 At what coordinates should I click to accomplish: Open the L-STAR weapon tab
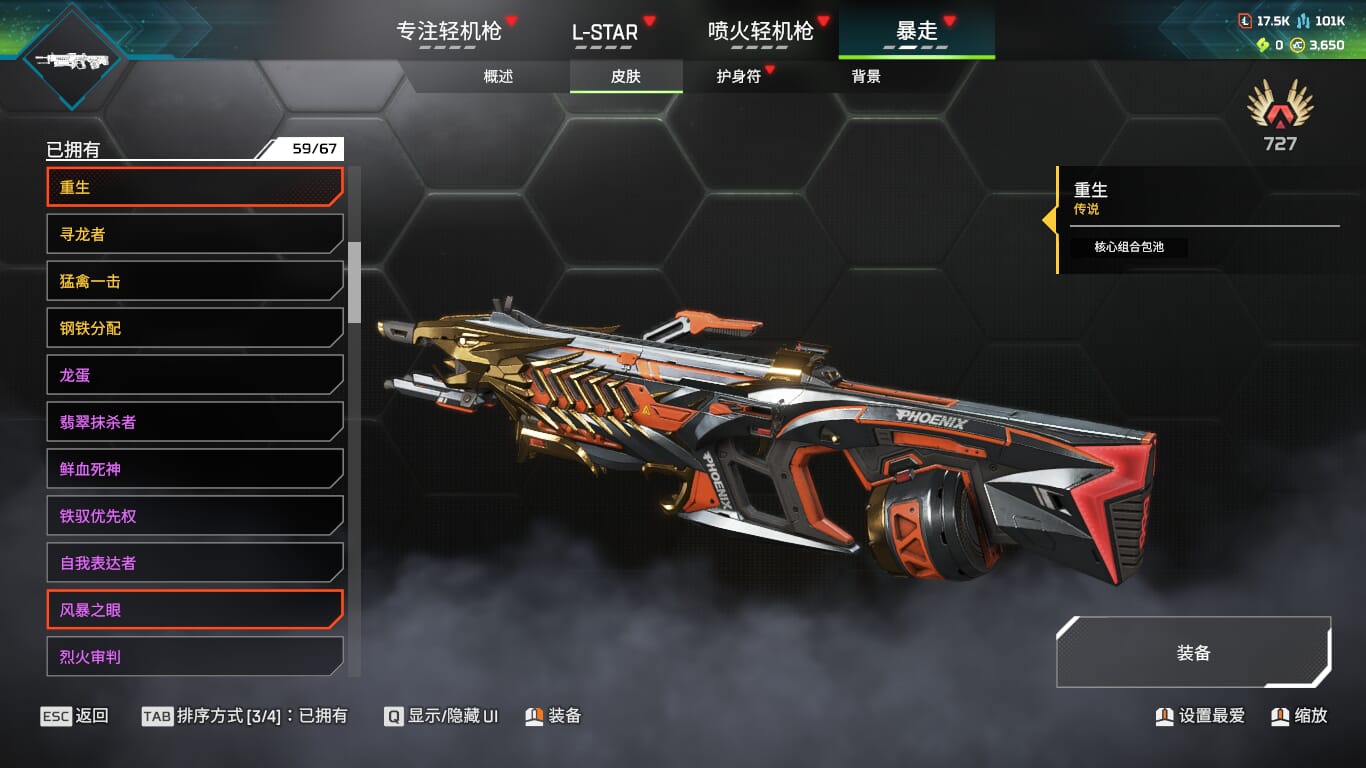[x=604, y=32]
